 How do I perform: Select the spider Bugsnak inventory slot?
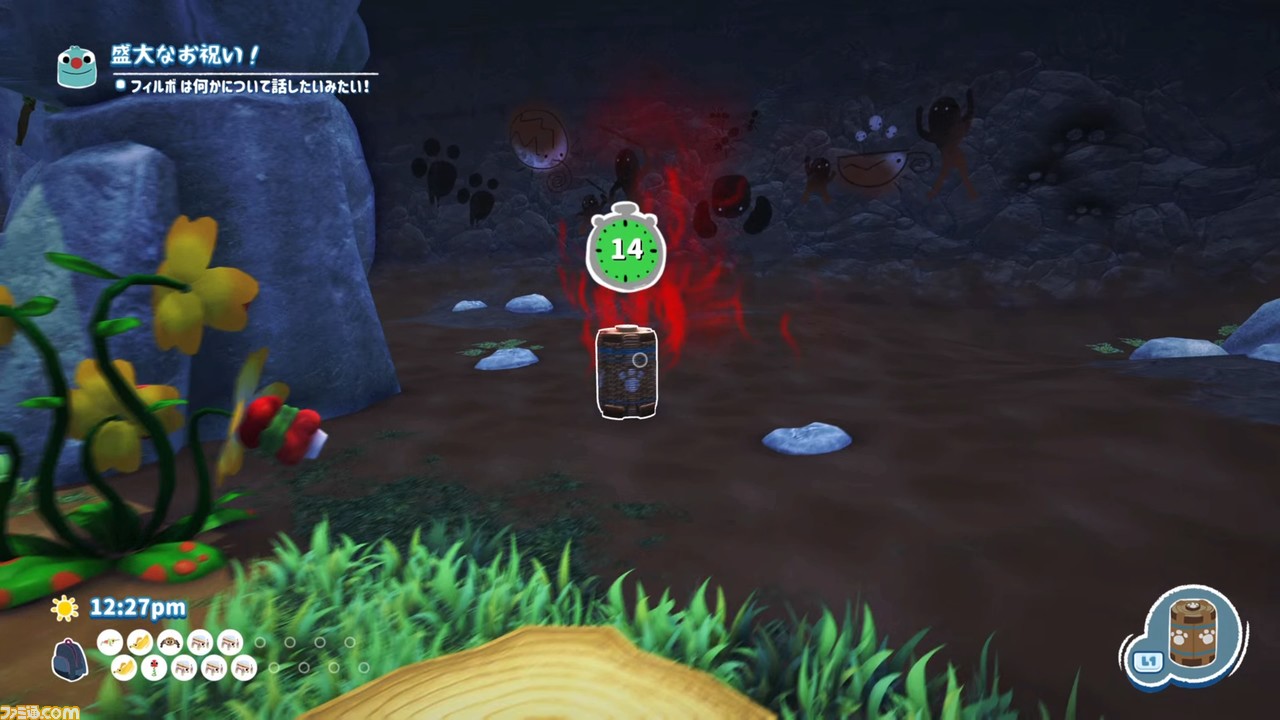click(x=170, y=642)
